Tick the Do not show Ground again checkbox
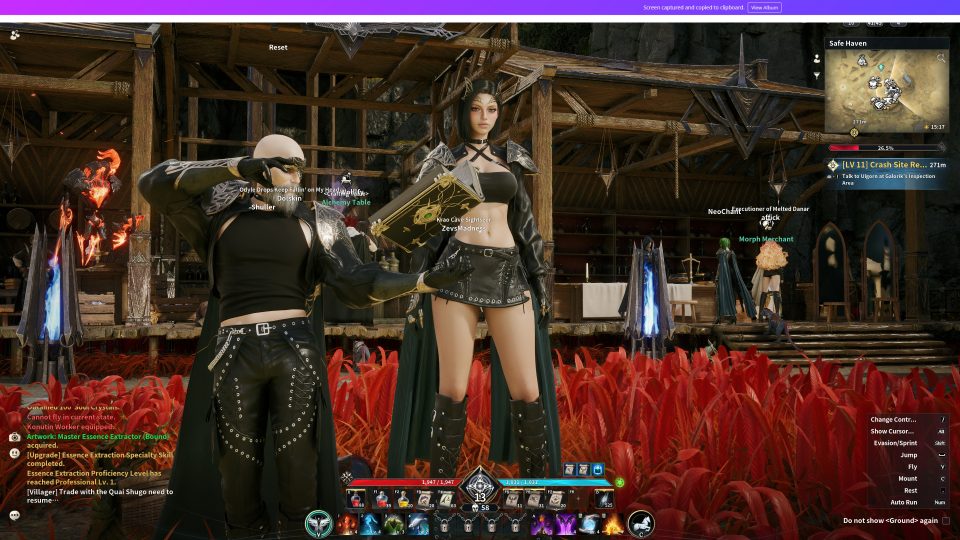 pos(946,520)
